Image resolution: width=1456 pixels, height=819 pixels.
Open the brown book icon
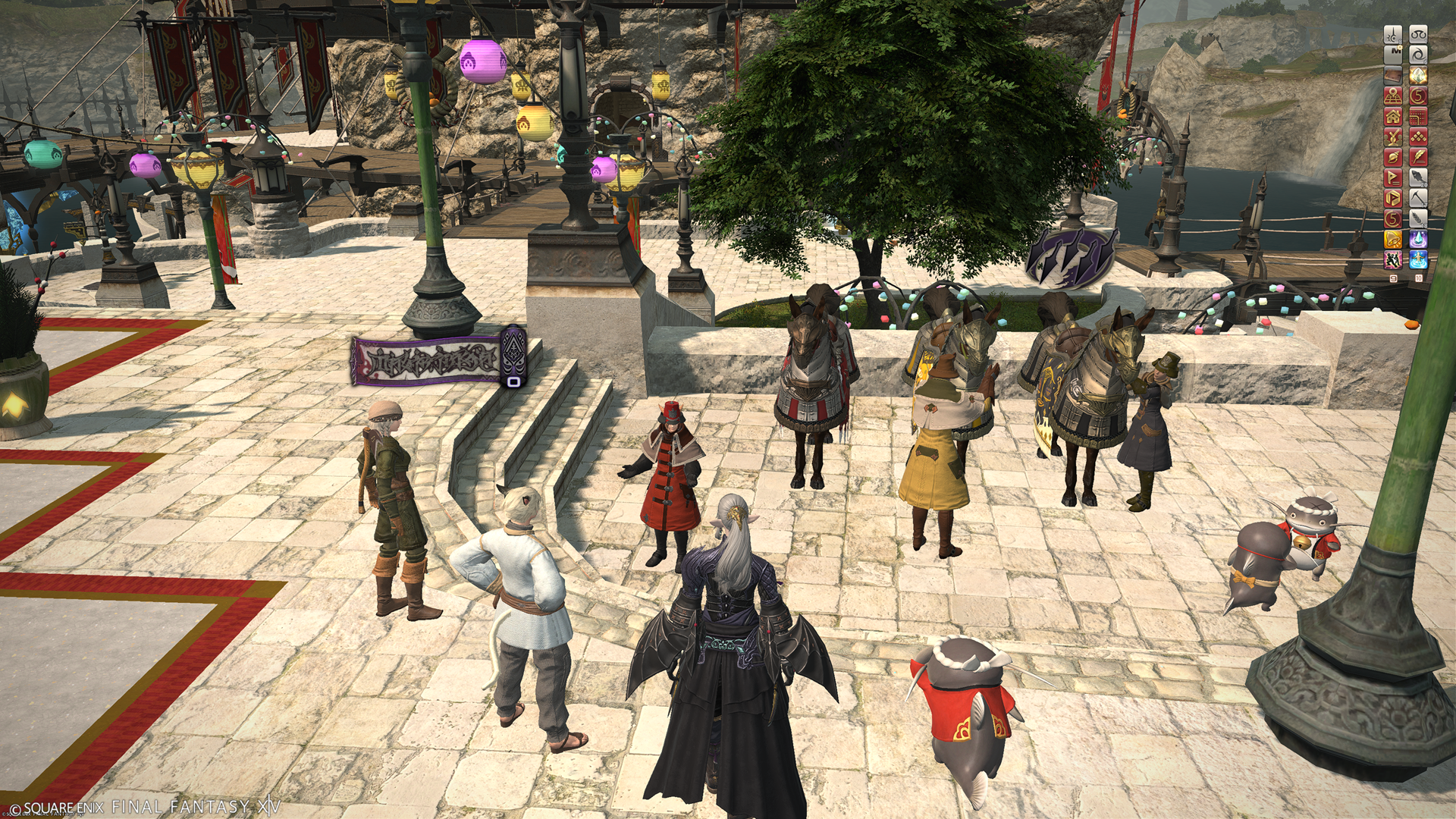point(1393,75)
